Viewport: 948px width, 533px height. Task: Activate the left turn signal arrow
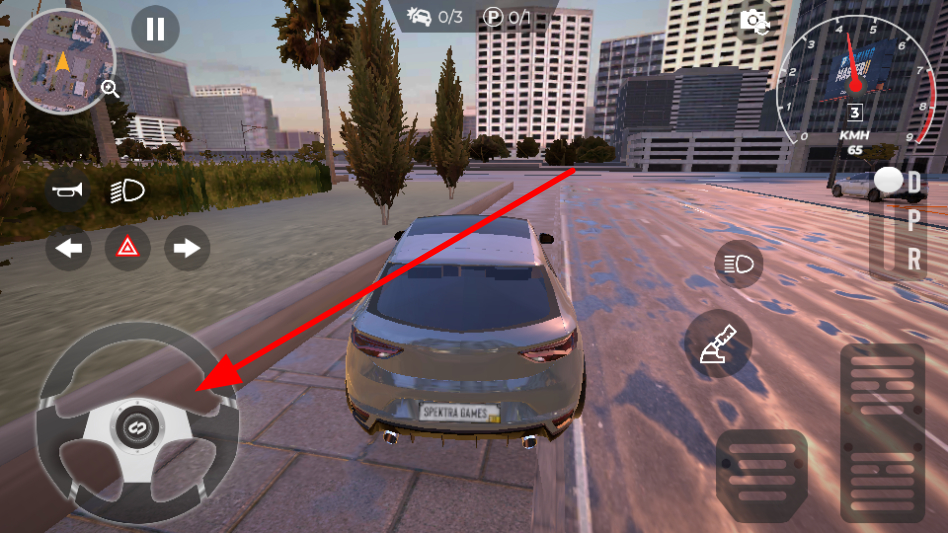coord(68,248)
